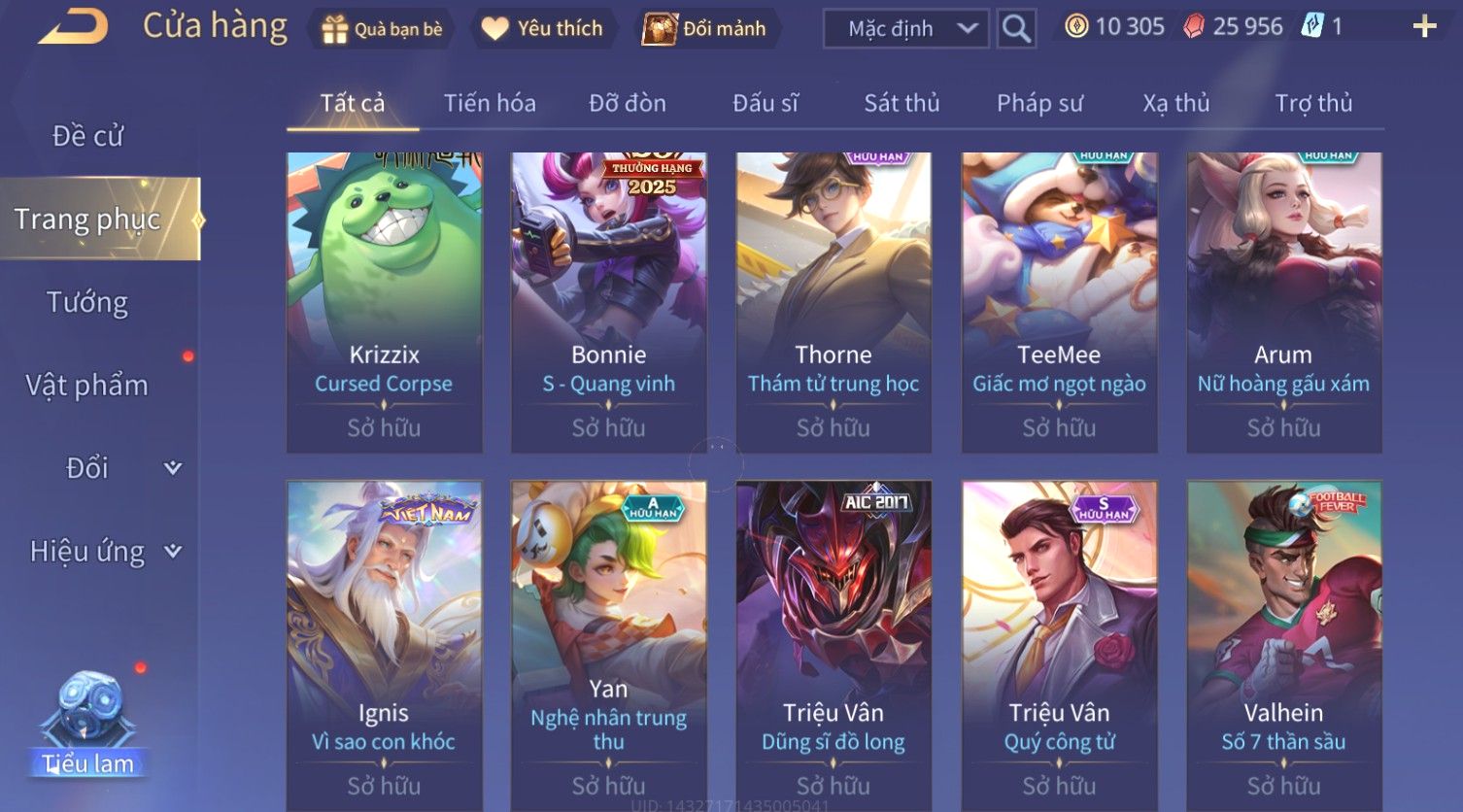Go to the Tướng shop section

coord(87,303)
